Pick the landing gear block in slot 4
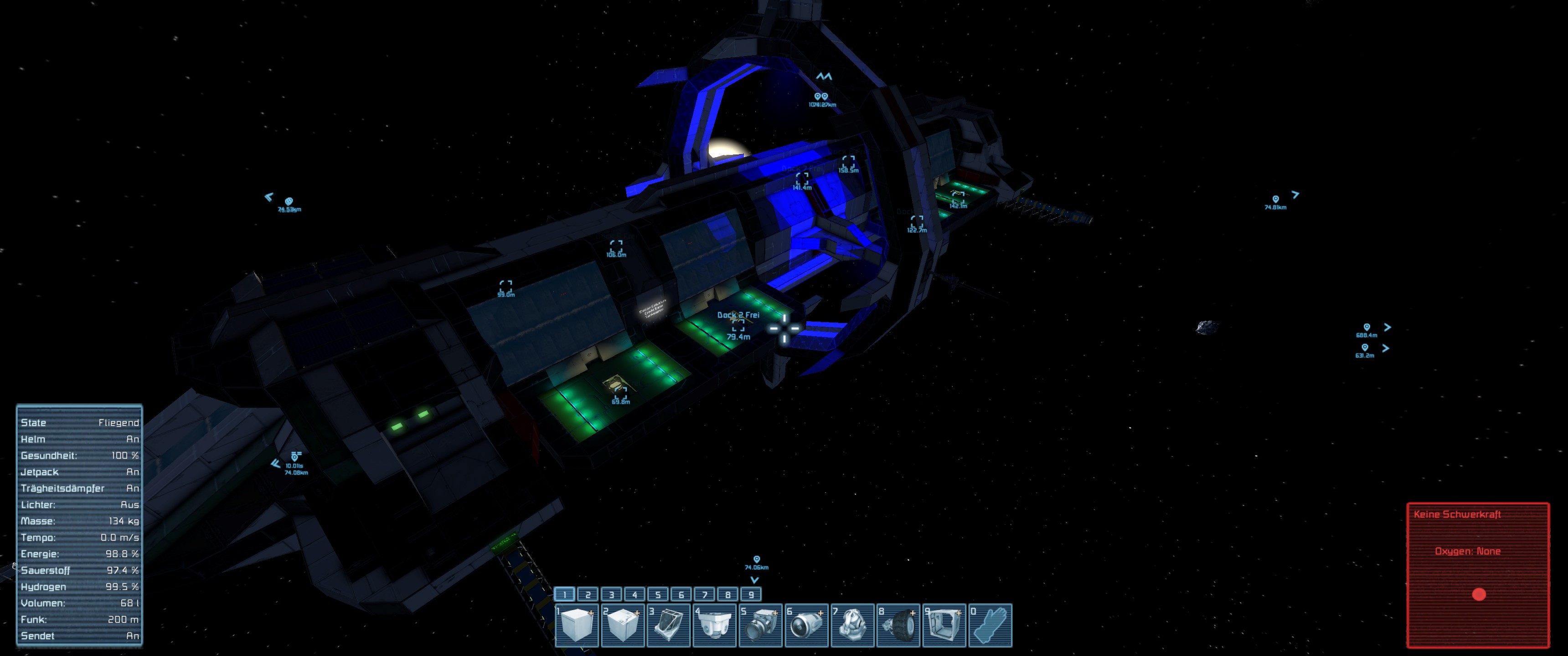The width and height of the screenshot is (1568, 656). (x=715, y=625)
